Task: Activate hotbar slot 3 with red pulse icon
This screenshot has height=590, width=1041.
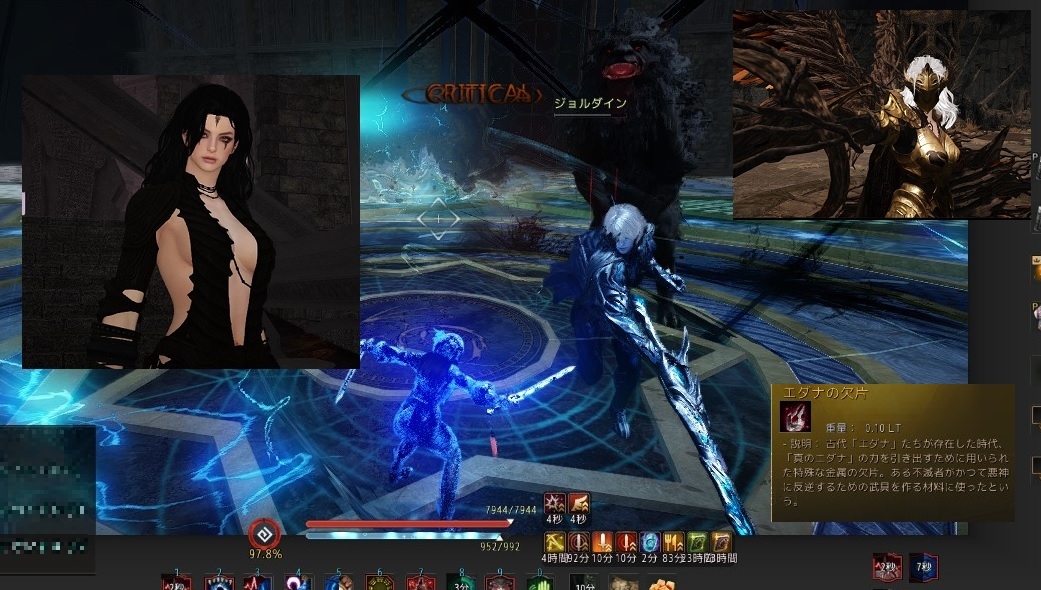Action: [257, 582]
